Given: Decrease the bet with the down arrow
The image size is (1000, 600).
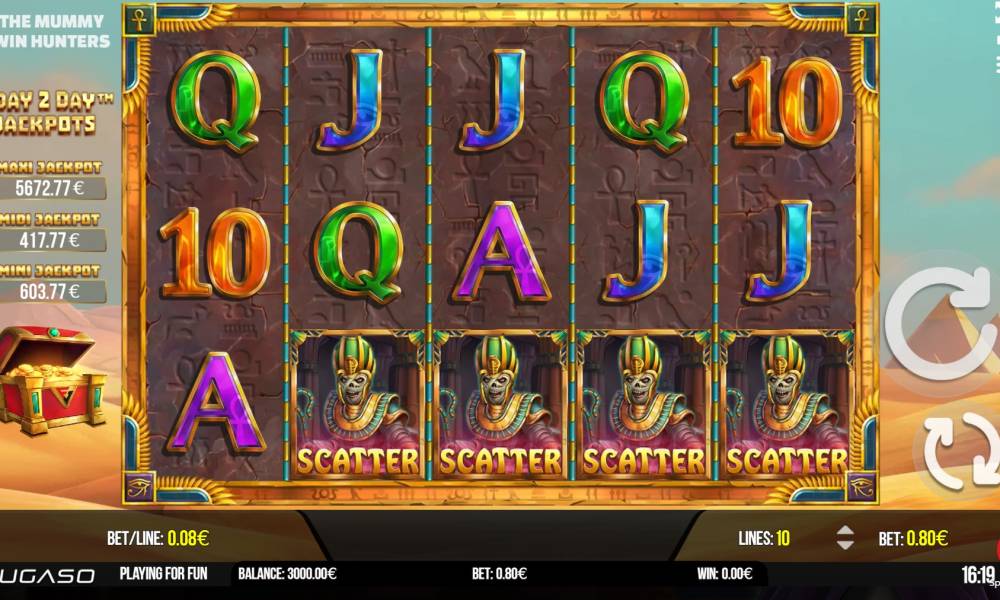Looking at the screenshot, I should coord(845,545).
